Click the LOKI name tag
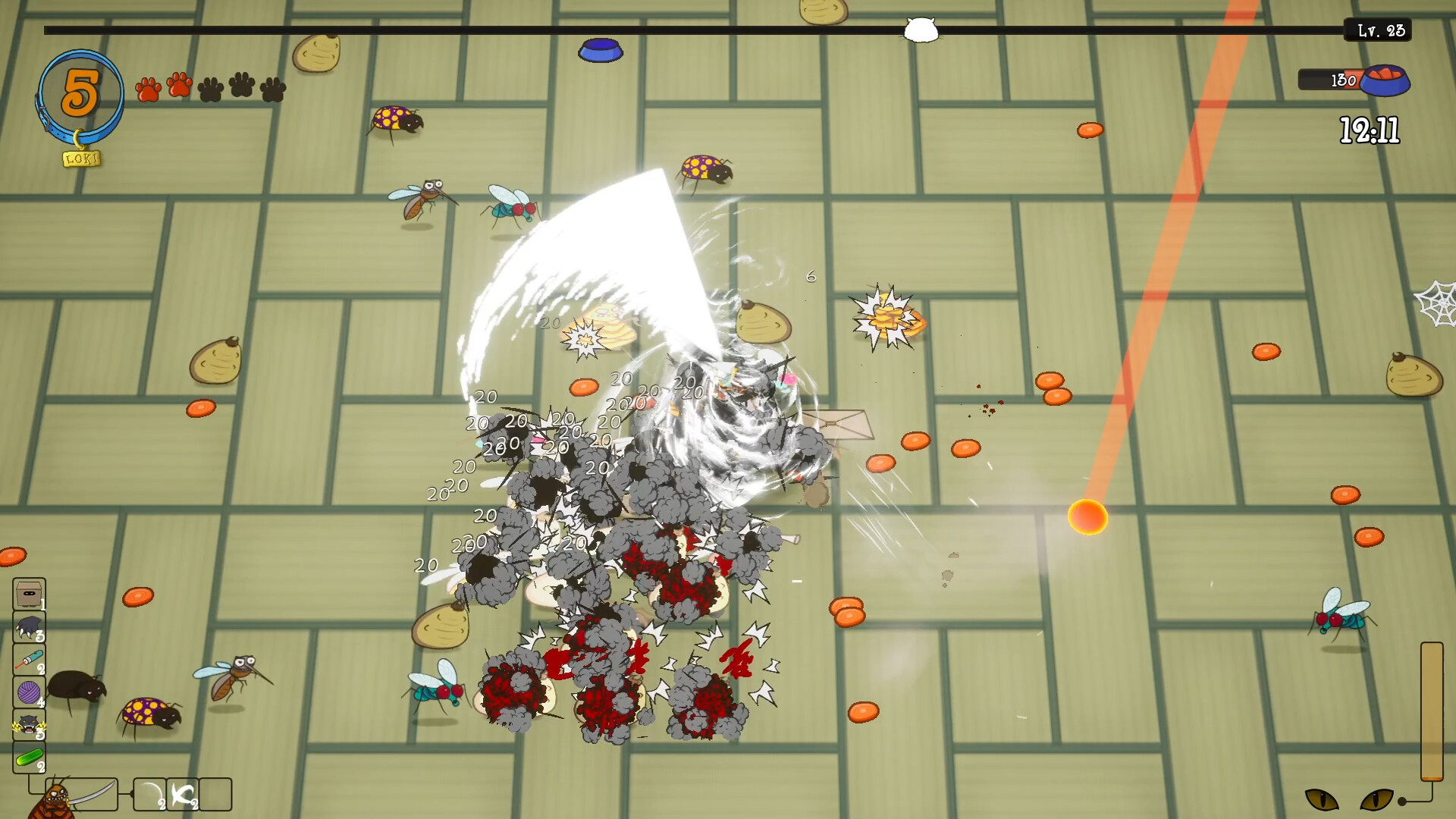1456x819 pixels. [81, 158]
